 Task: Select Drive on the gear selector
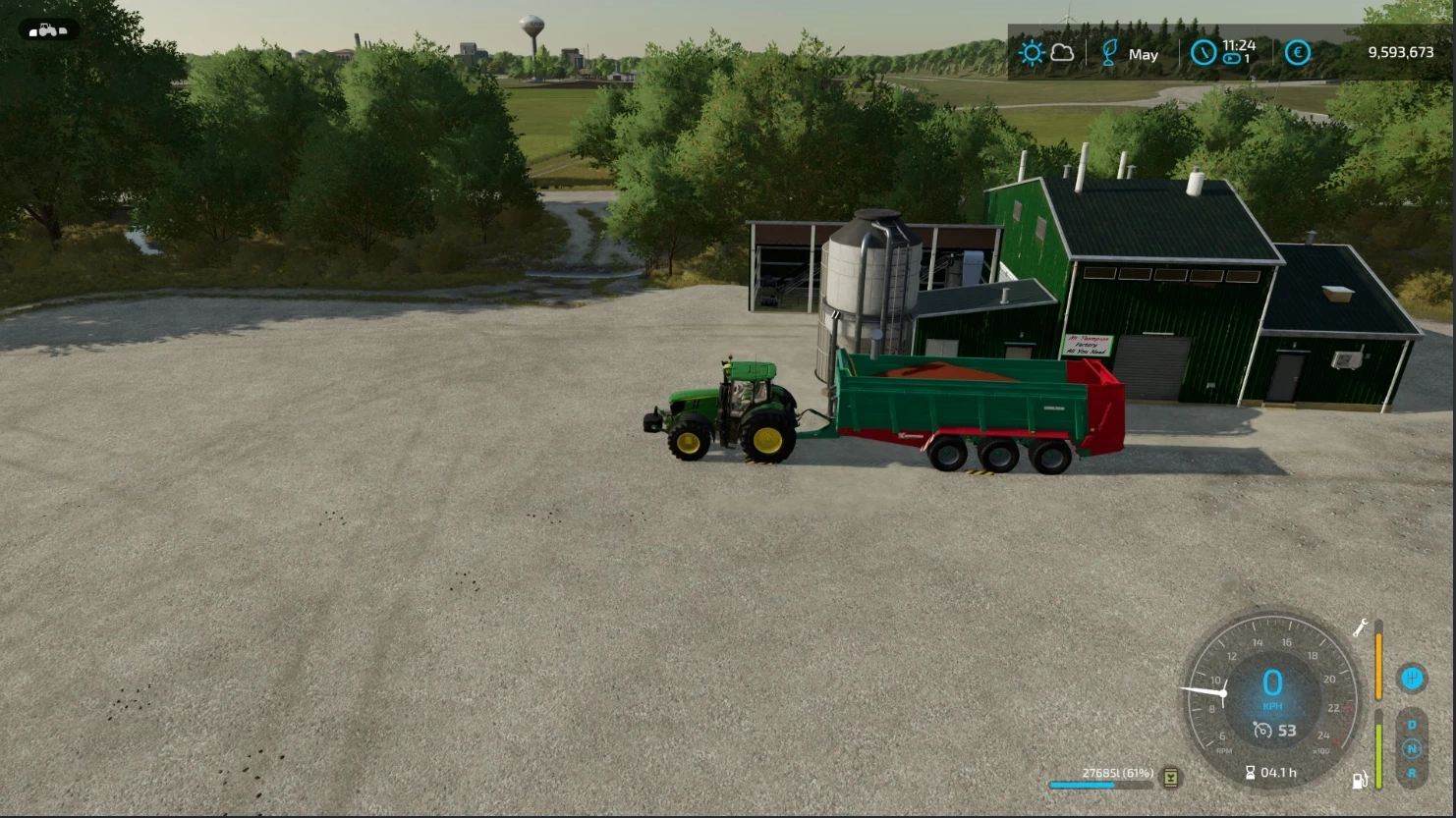tap(1412, 725)
